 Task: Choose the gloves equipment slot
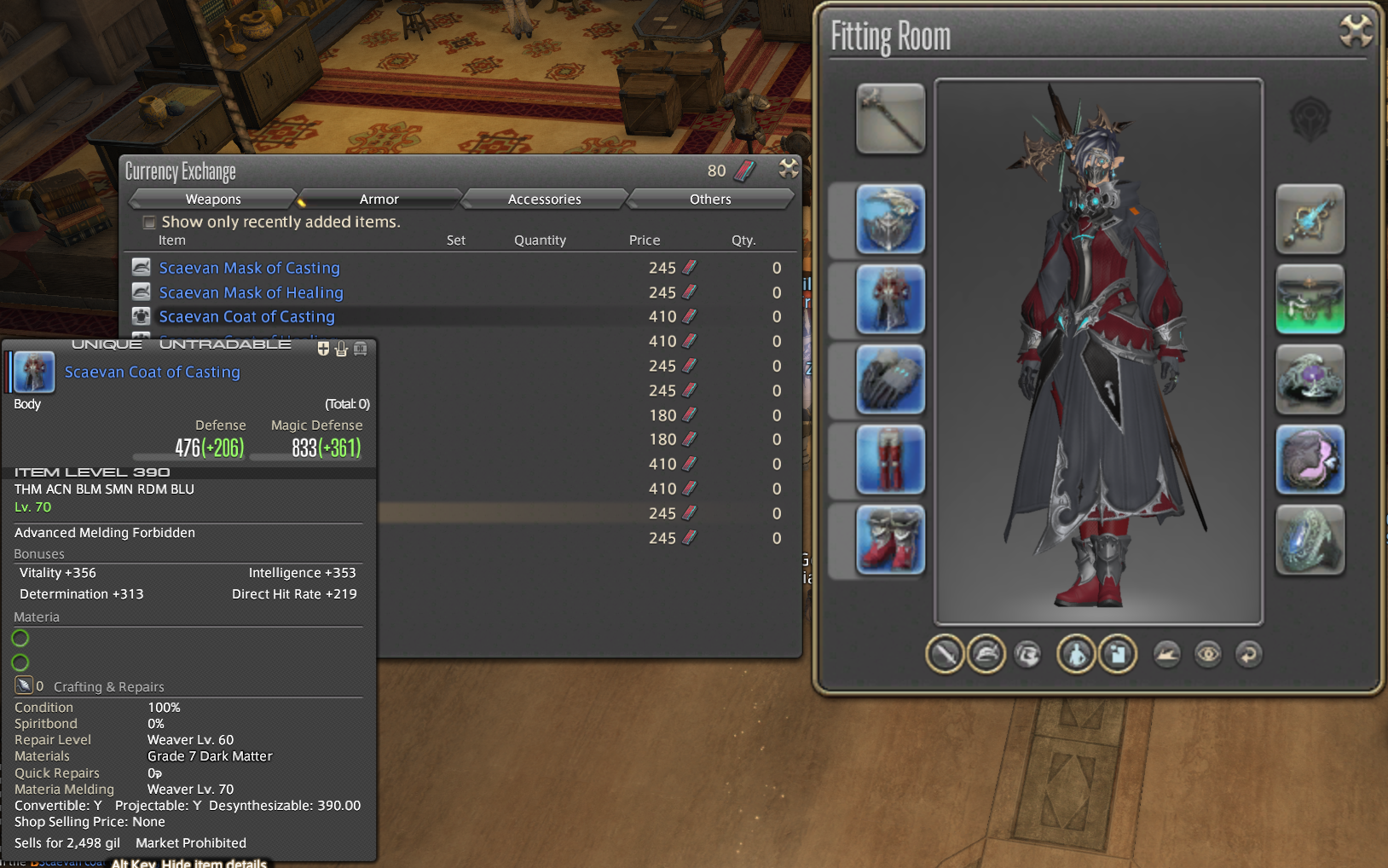click(x=890, y=379)
